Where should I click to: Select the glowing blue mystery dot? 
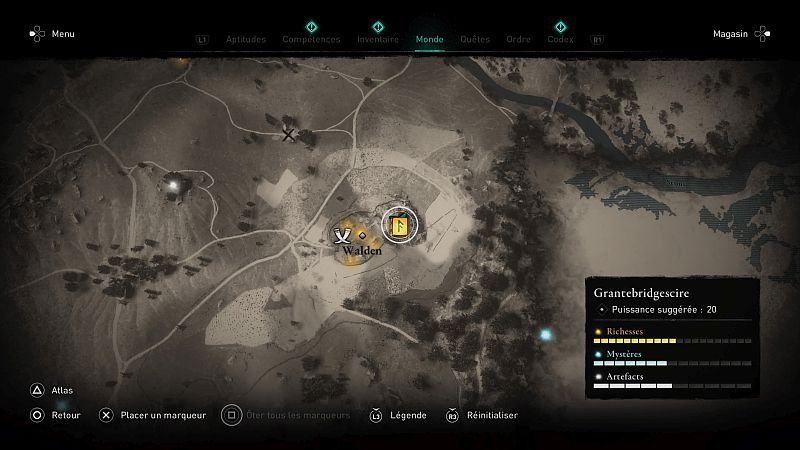pyautogui.click(x=546, y=335)
